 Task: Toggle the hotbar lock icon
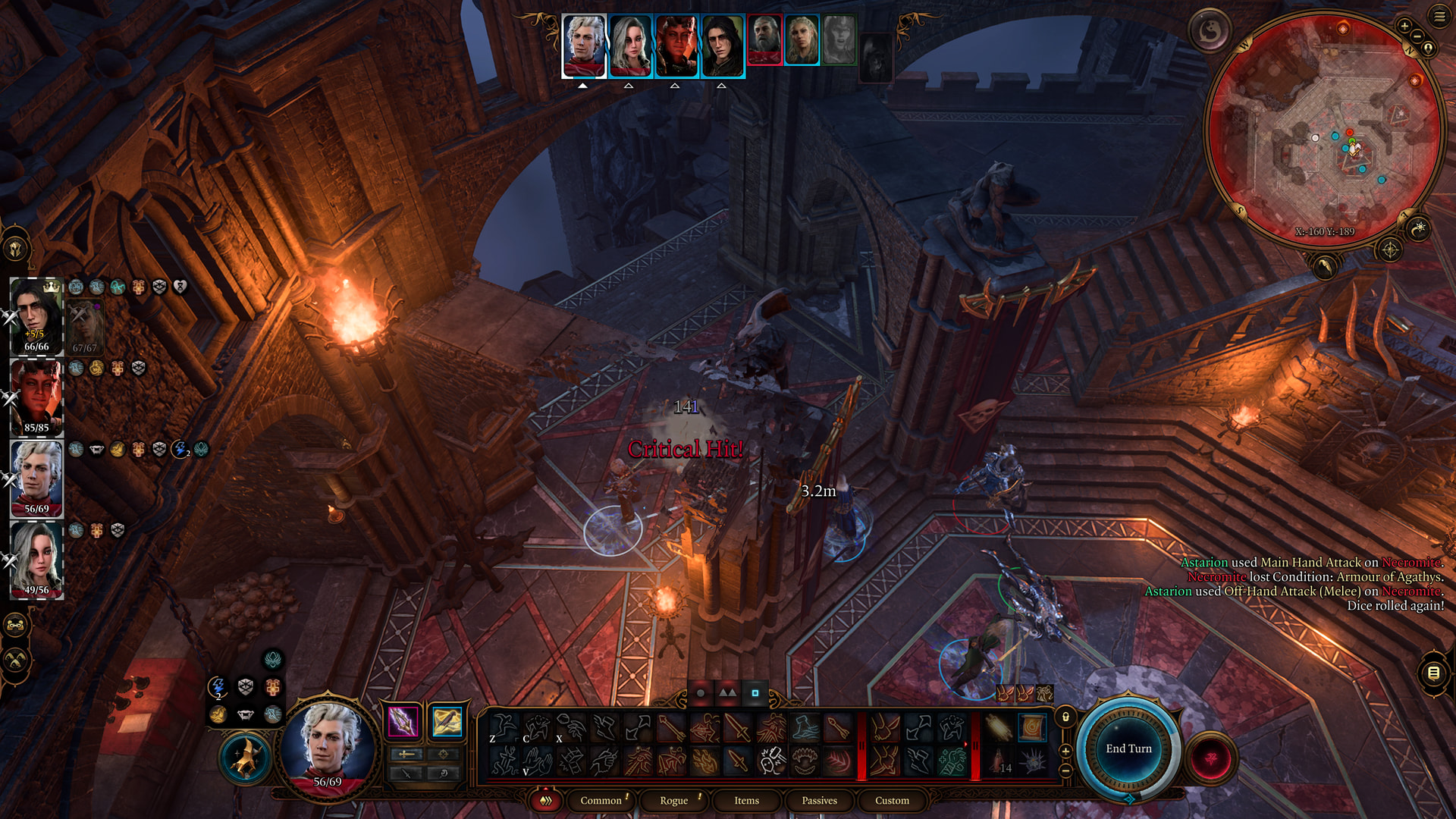pos(1065,717)
